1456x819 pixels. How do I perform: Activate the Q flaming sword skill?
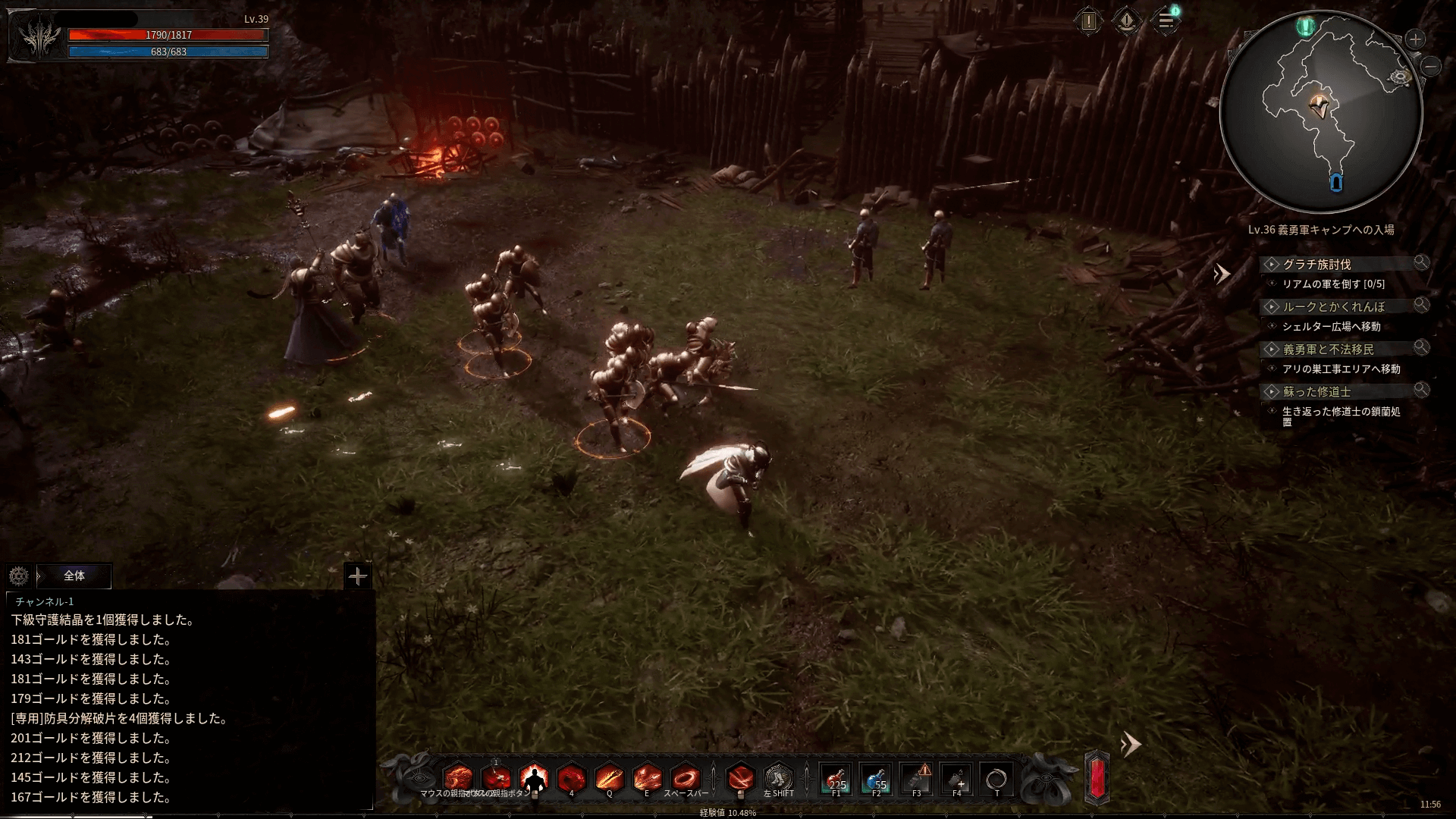click(609, 778)
